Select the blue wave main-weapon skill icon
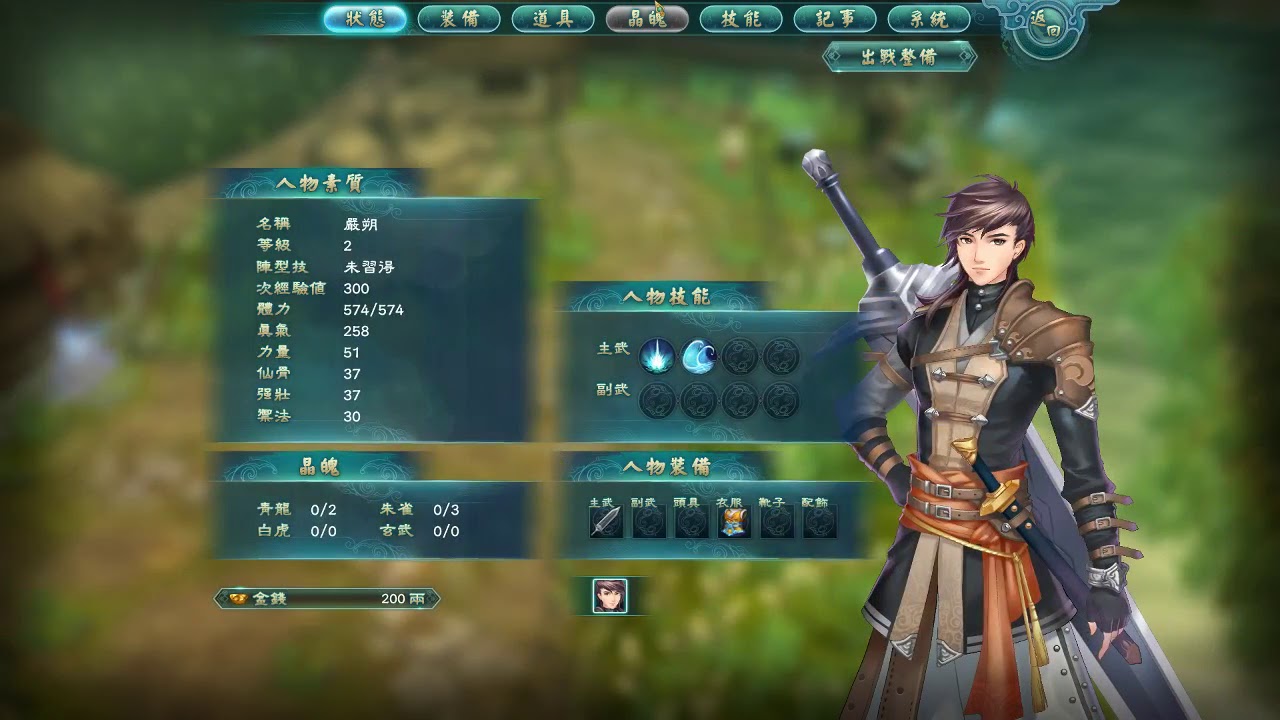This screenshot has height=720, width=1280. tap(698, 356)
